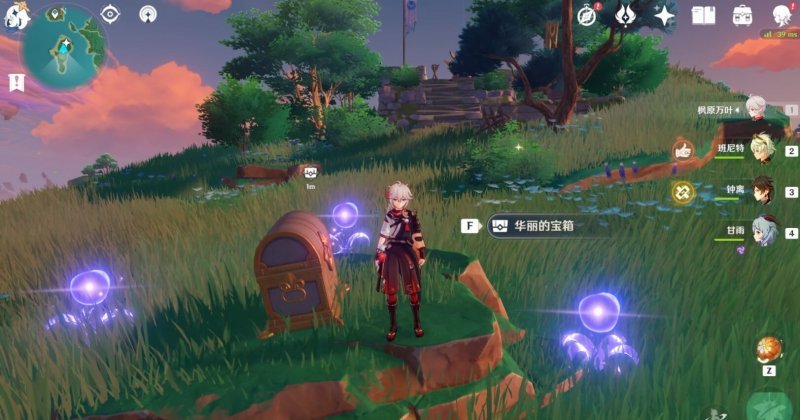
Task: Open the backpack inventory
Action: [x=742, y=15]
